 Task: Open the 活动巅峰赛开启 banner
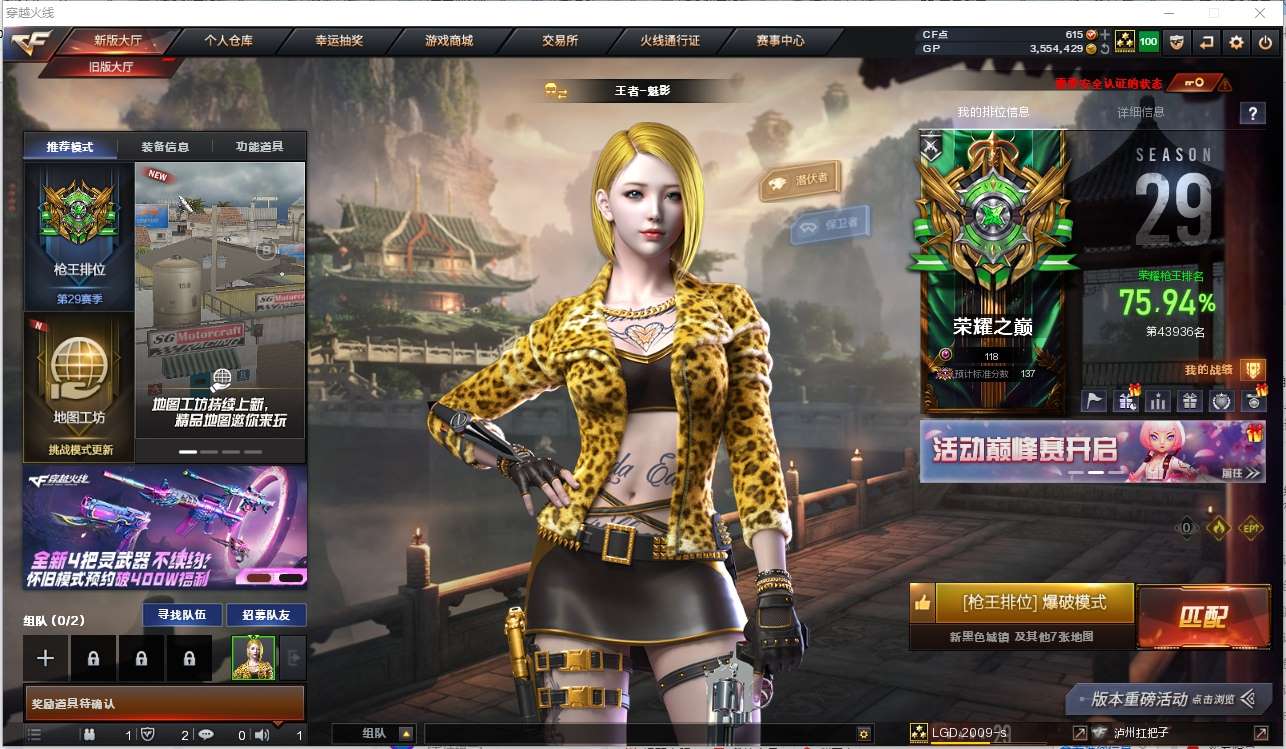[1092, 451]
